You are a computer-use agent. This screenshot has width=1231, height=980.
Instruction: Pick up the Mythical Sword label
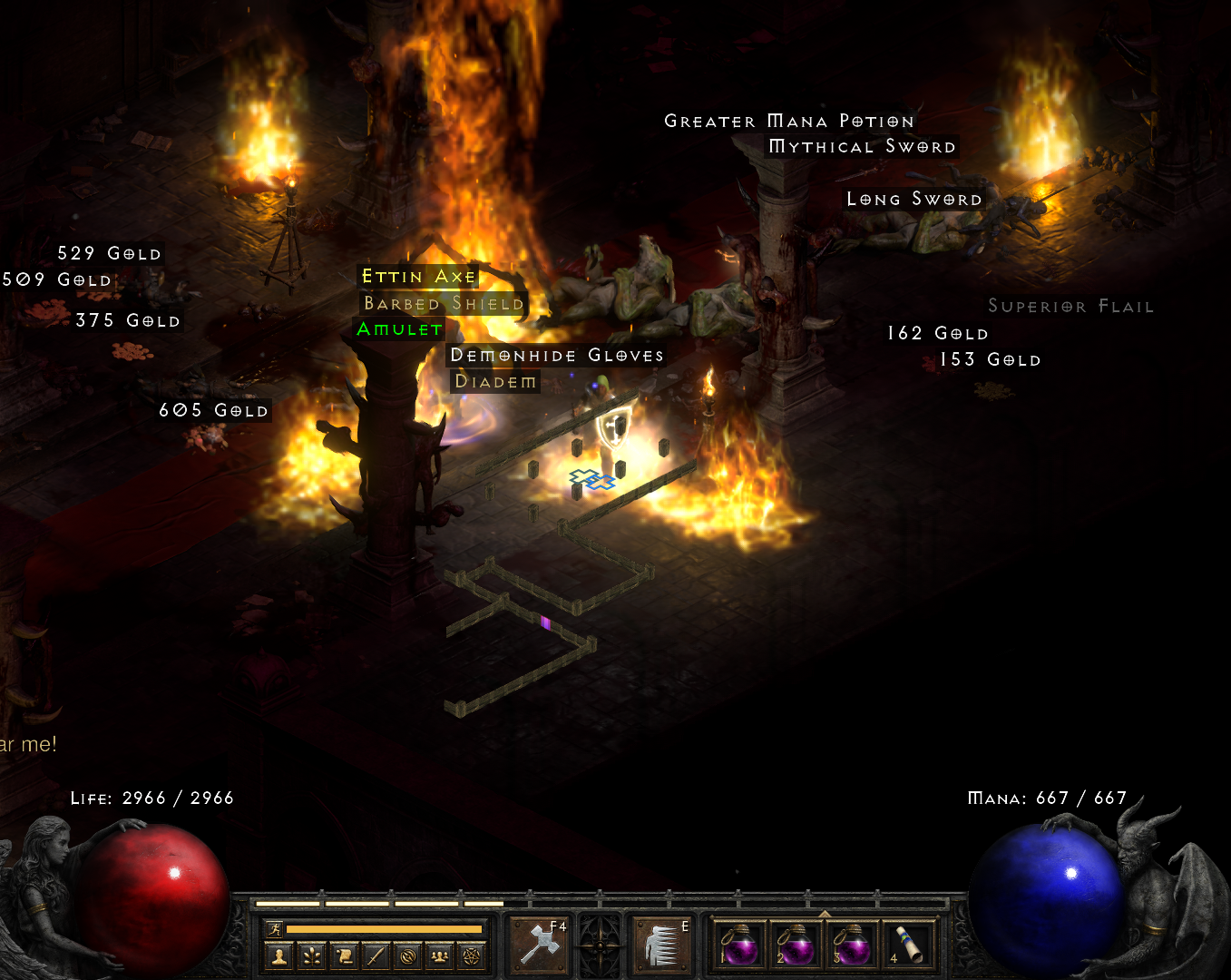click(862, 147)
